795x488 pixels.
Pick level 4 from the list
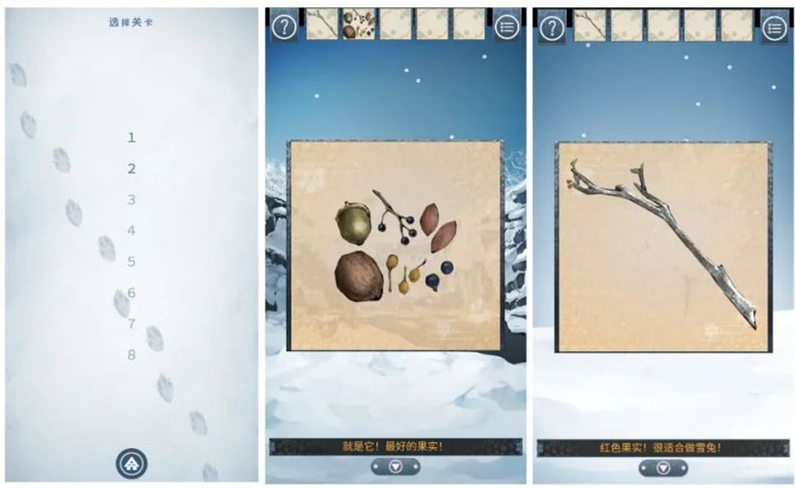tap(131, 230)
